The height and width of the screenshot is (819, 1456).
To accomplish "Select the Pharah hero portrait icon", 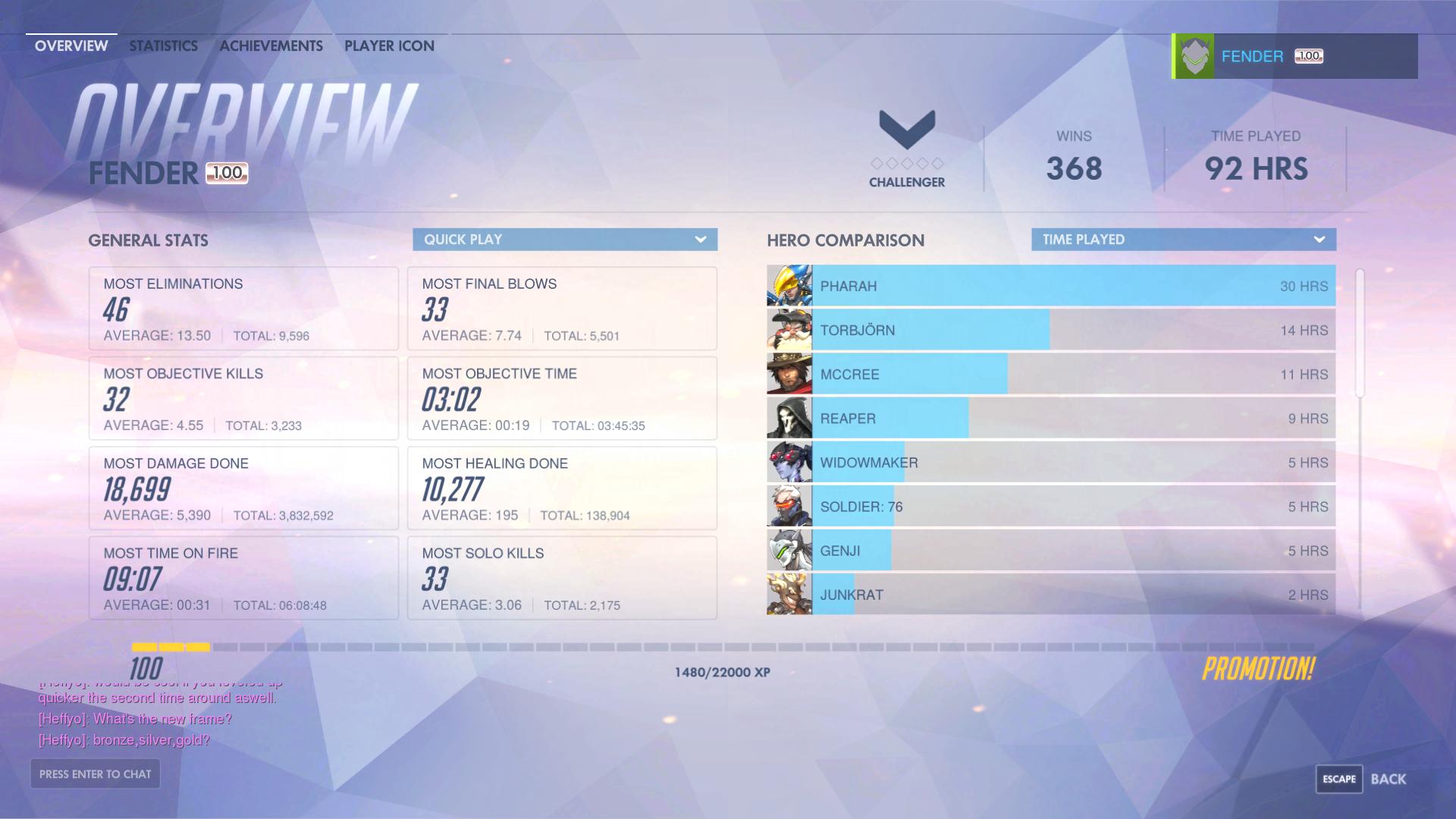I will click(x=789, y=286).
